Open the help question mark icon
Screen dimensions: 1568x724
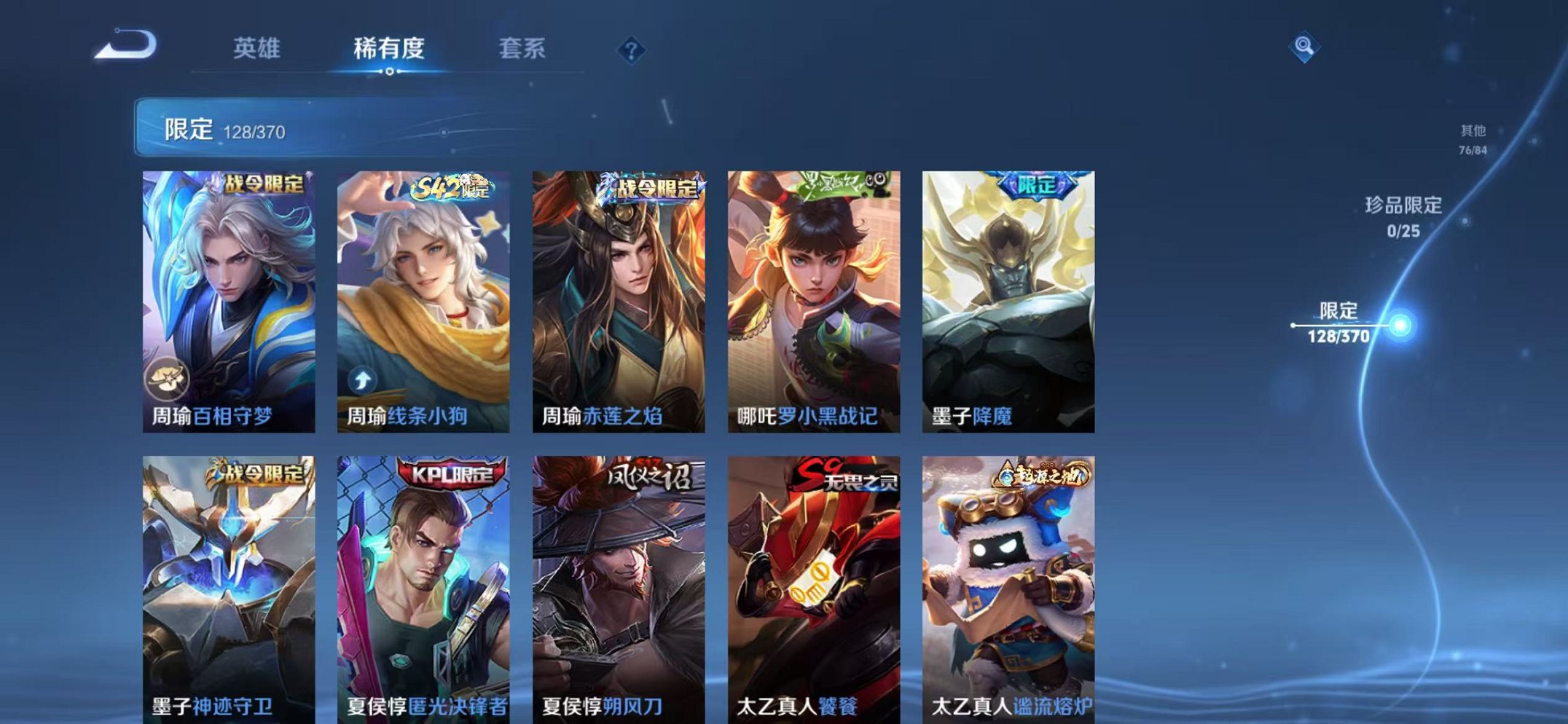point(631,50)
